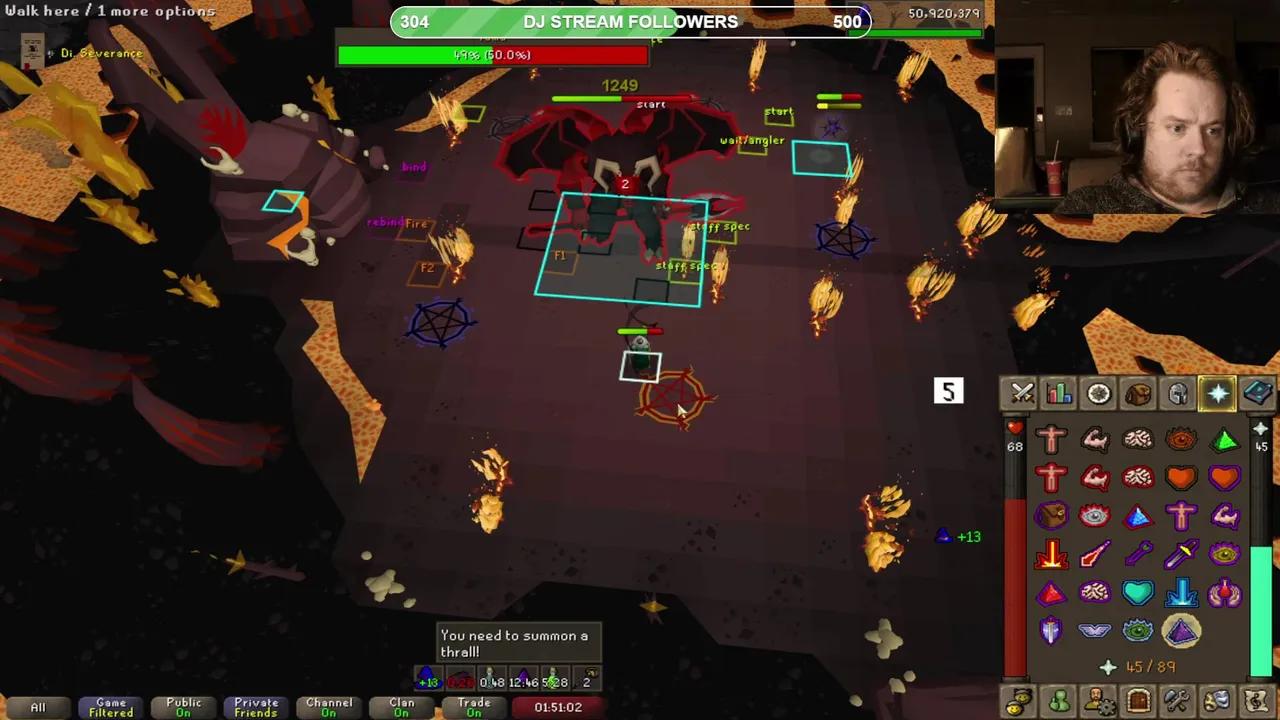
Task: Activate the Augury prayer
Action: [1183, 630]
